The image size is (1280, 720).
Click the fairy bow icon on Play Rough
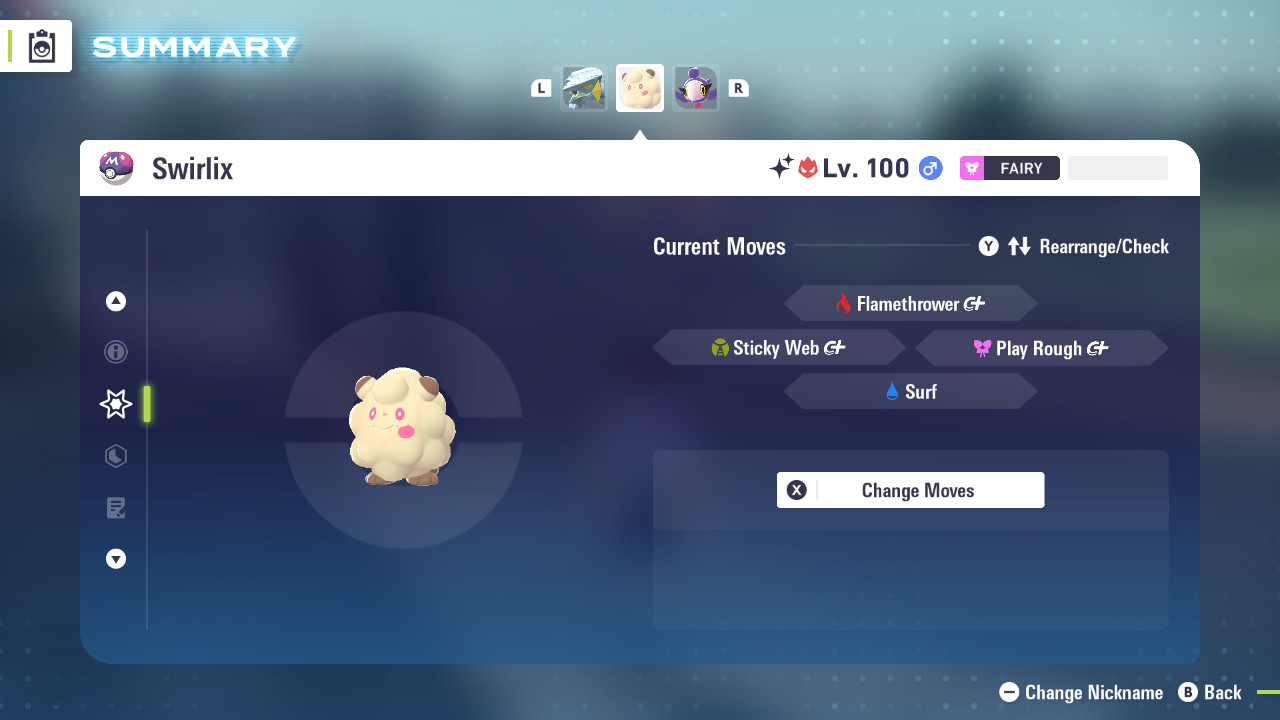(982, 348)
